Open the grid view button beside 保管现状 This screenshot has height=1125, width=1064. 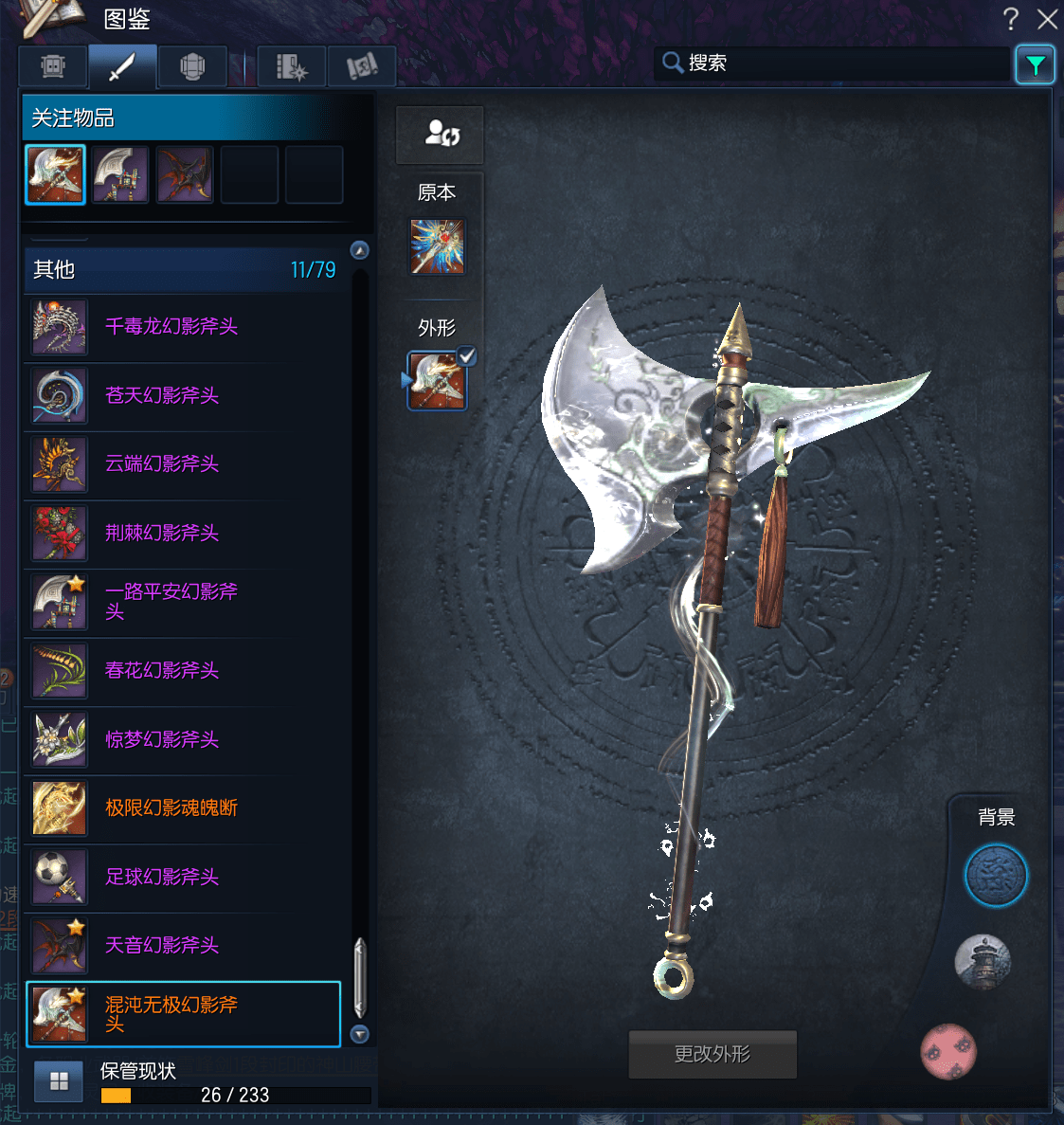59,1081
